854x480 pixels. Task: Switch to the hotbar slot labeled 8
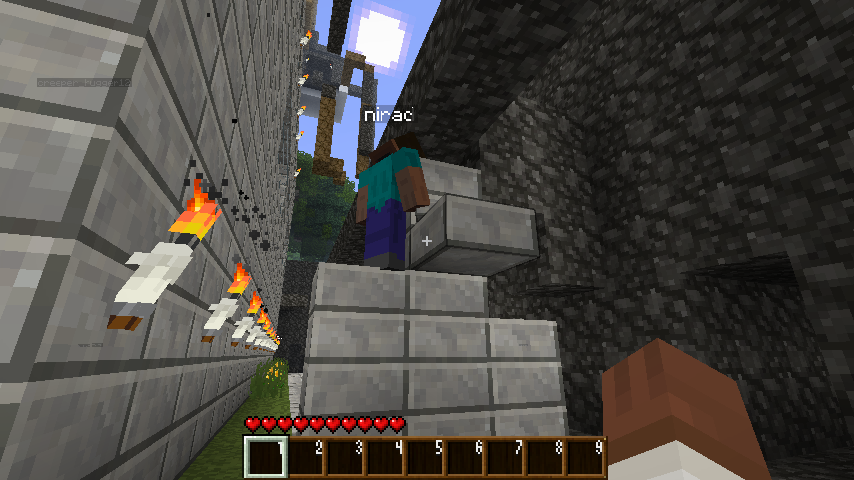(545, 458)
